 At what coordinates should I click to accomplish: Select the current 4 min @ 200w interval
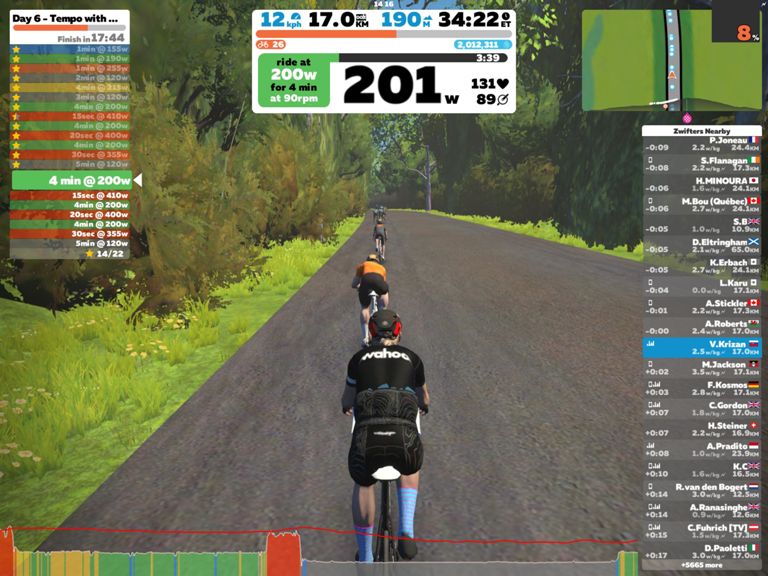(72, 180)
